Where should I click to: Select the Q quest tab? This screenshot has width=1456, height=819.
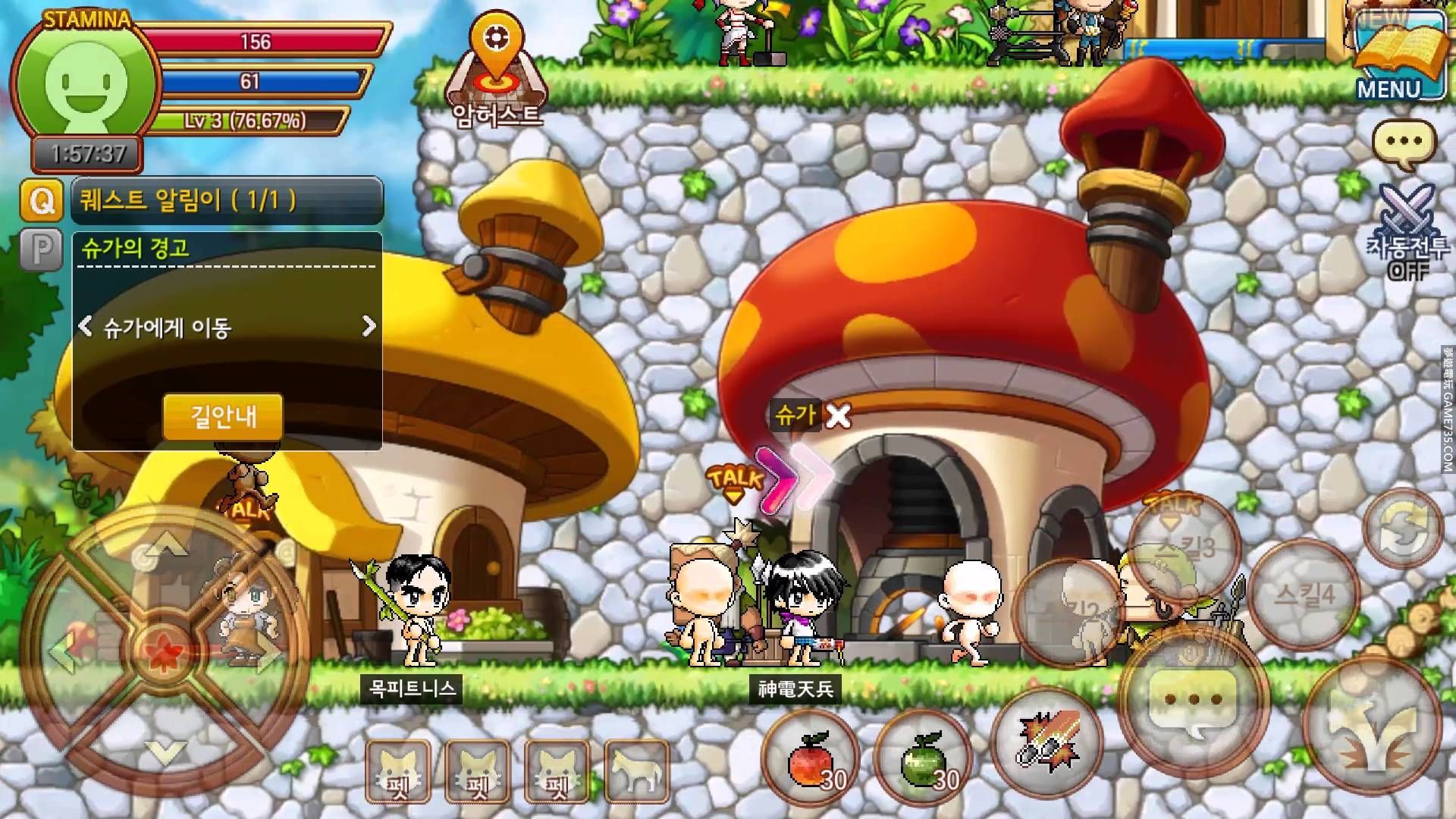[x=41, y=201]
